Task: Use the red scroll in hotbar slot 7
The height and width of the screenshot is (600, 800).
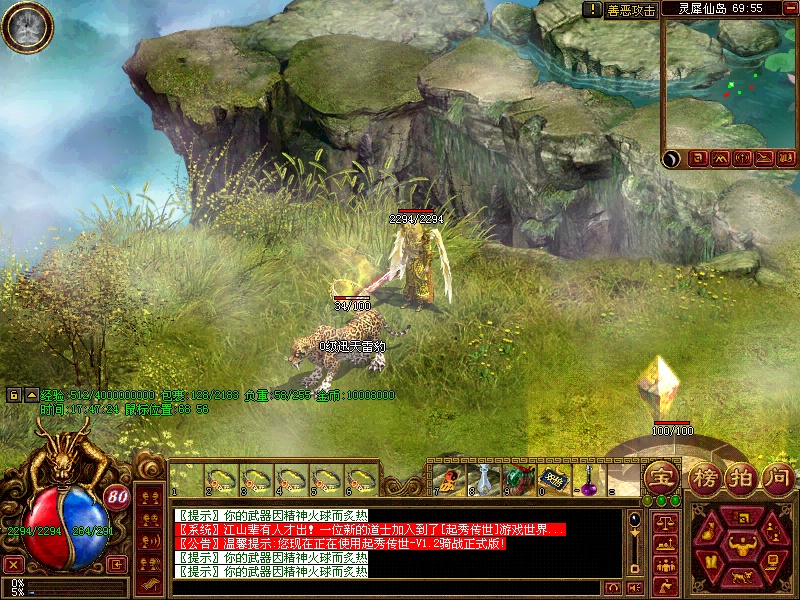Action: pyautogui.click(x=450, y=479)
